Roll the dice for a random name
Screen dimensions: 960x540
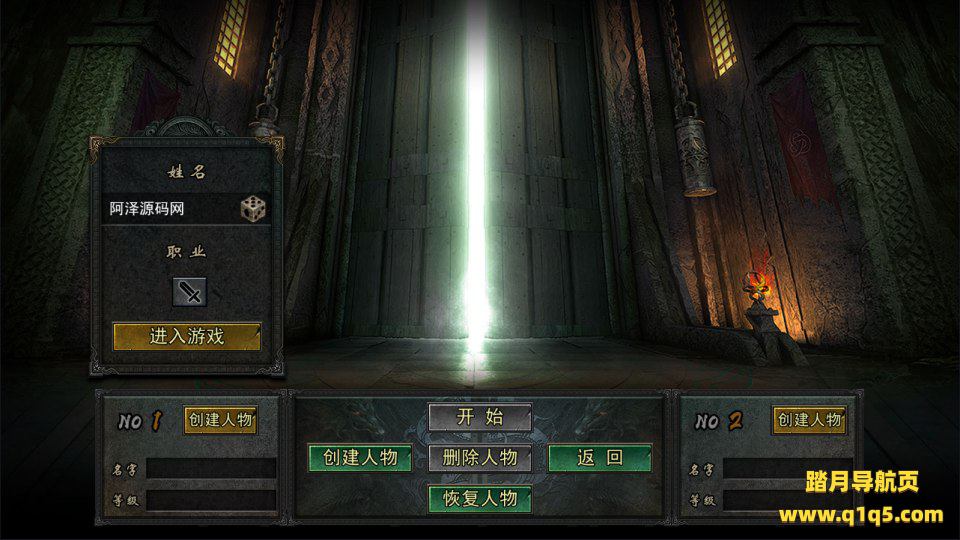253,209
